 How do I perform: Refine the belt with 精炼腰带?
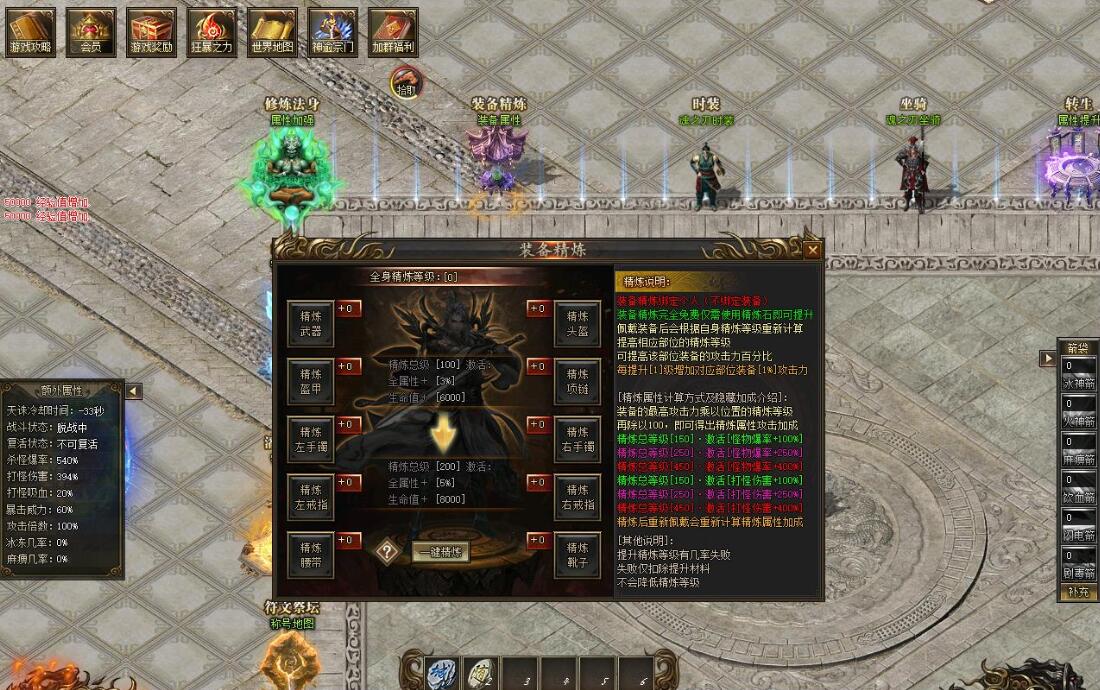click(311, 555)
